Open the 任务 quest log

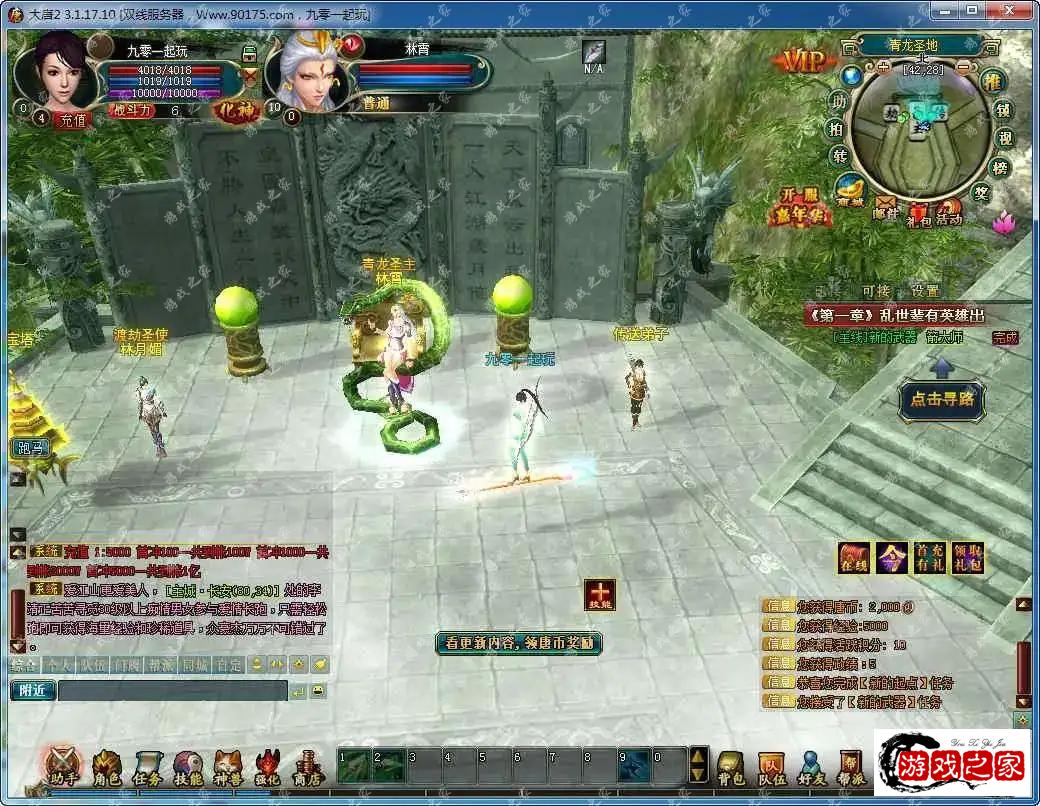(147, 768)
